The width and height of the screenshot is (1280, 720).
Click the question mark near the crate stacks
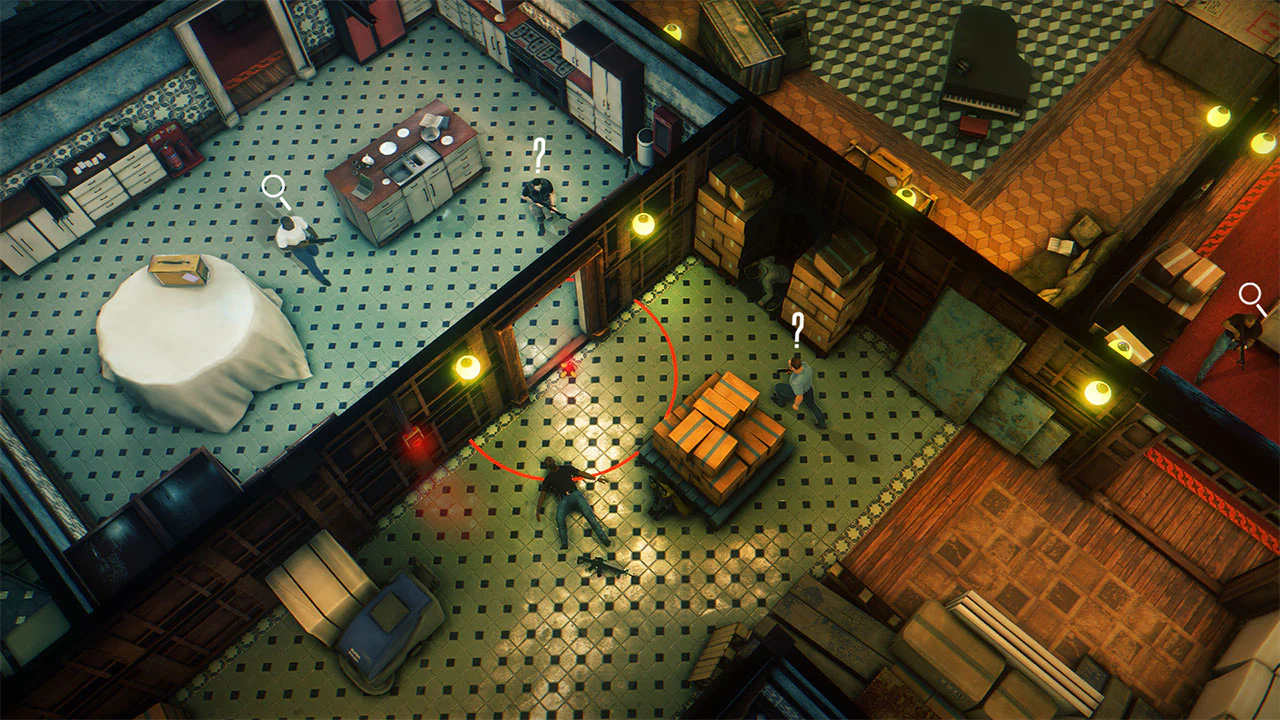[797, 330]
